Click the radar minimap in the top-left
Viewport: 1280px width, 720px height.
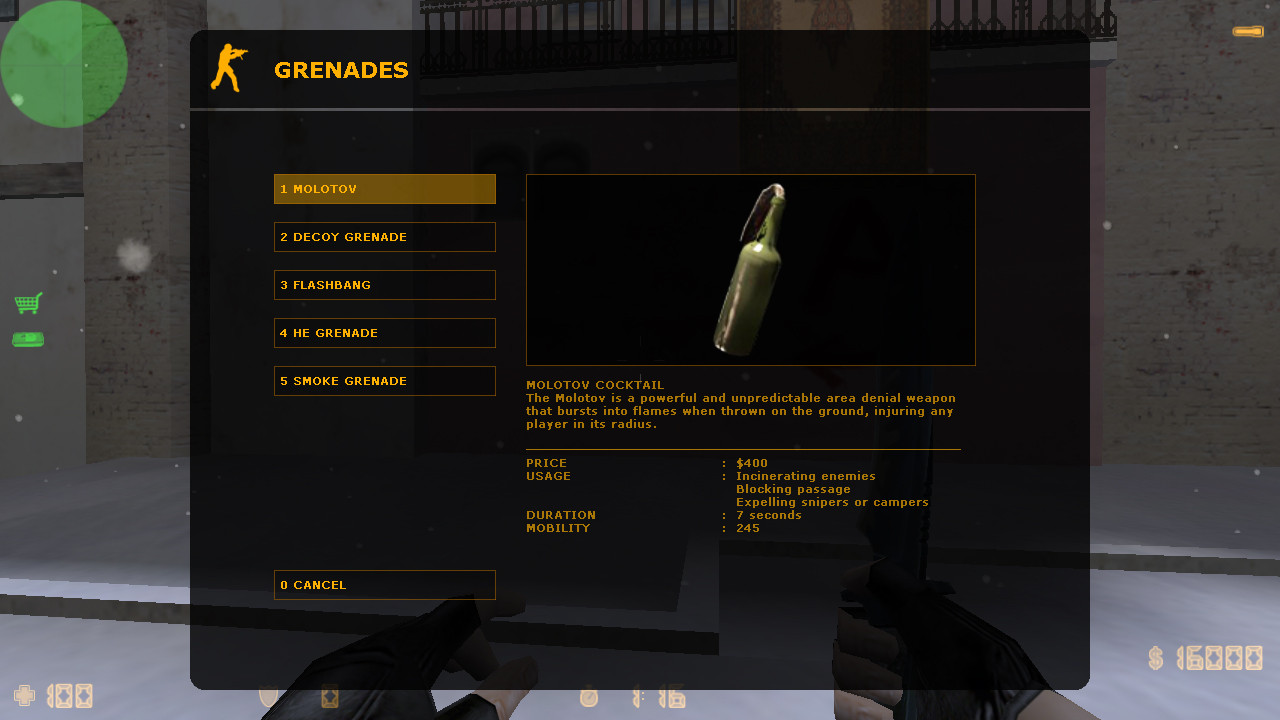[x=63, y=63]
